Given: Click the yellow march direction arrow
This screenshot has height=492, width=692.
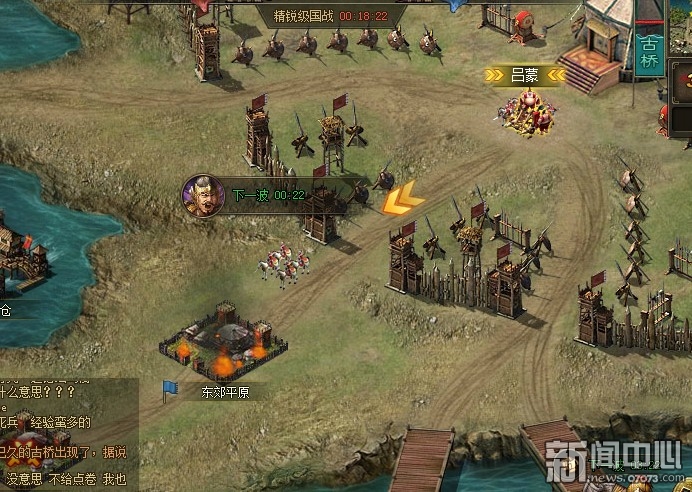Looking at the screenshot, I should click(x=402, y=200).
